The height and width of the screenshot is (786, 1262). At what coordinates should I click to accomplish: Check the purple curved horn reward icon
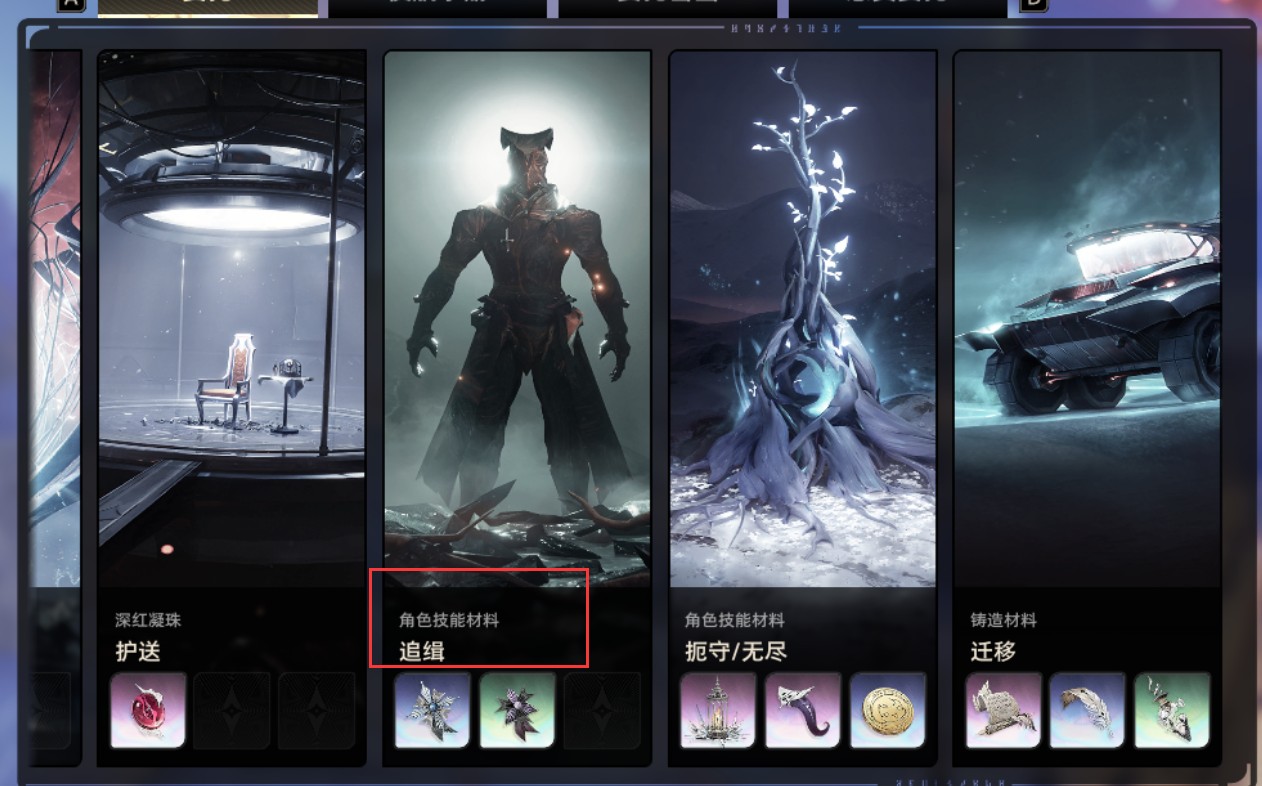point(803,710)
